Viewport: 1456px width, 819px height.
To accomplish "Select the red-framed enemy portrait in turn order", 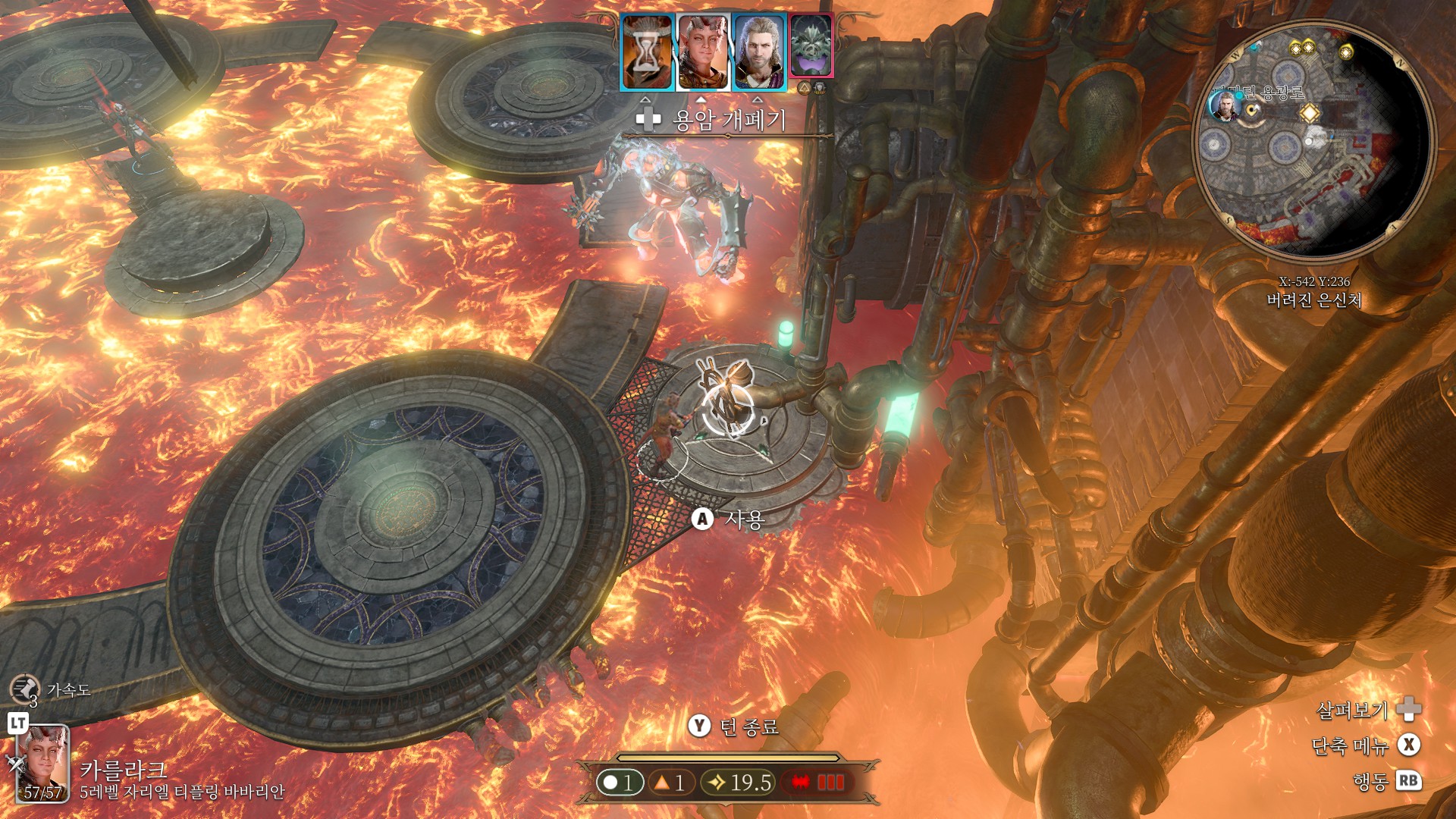I will [811, 47].
